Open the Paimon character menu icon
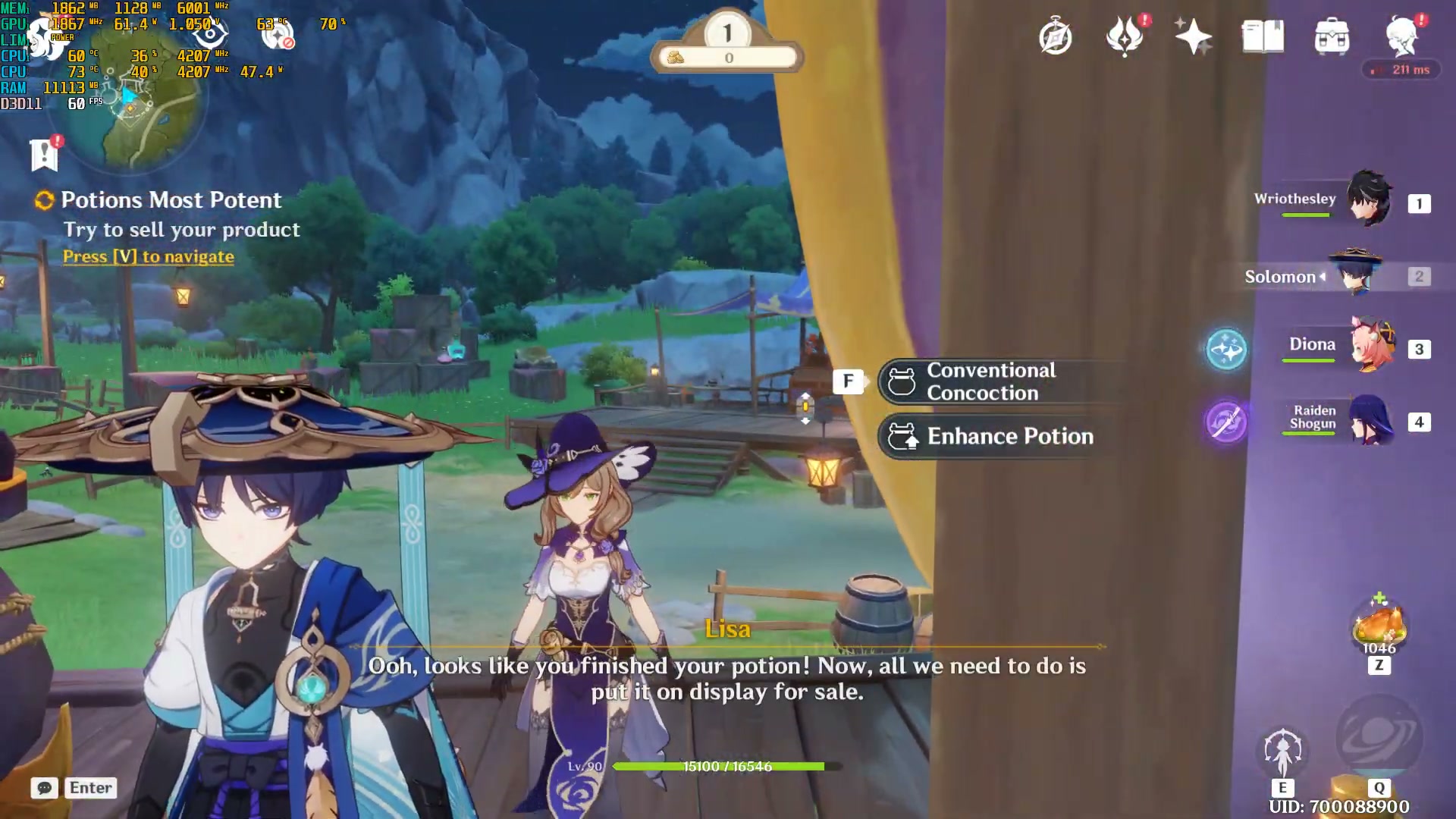The image size is (1456, 819). coord(1402,36)
